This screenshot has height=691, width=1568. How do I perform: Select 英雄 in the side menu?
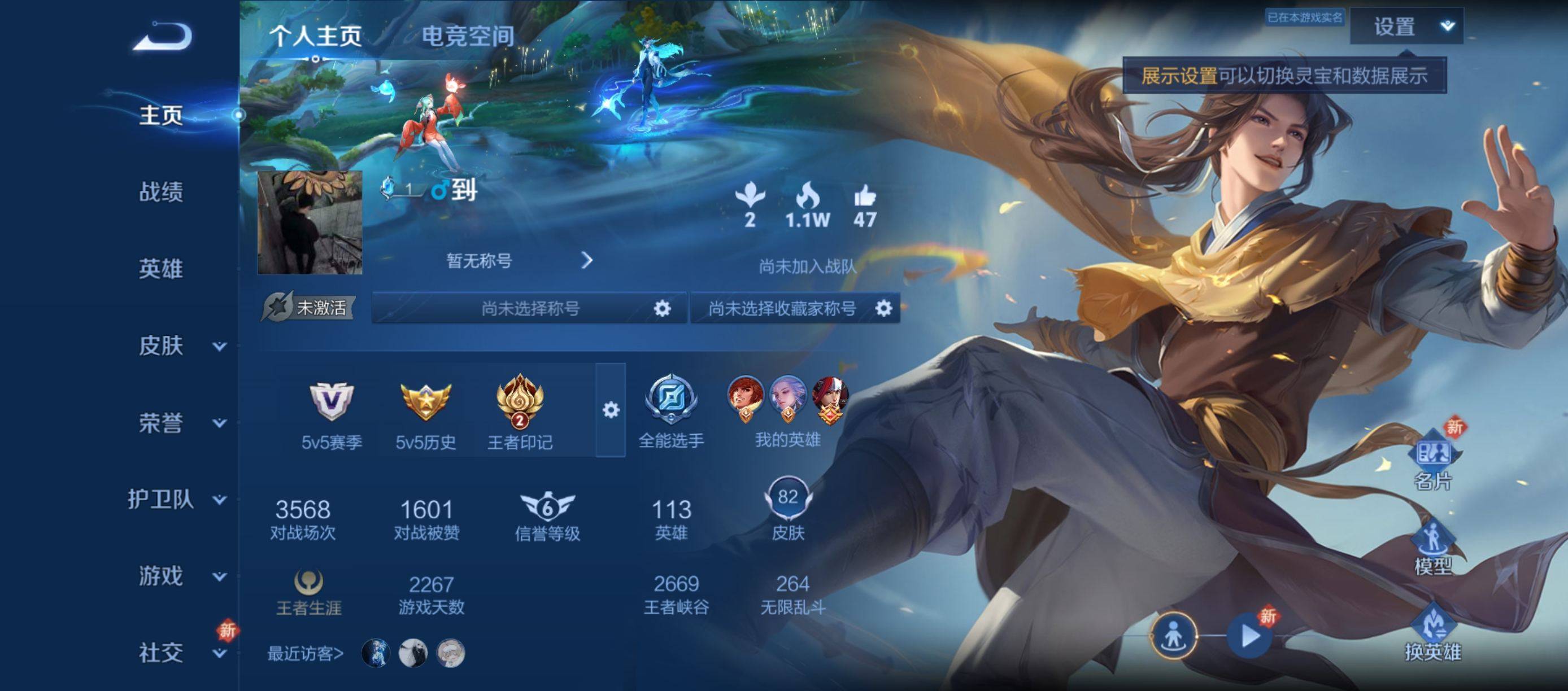click(x=160, y=269)
